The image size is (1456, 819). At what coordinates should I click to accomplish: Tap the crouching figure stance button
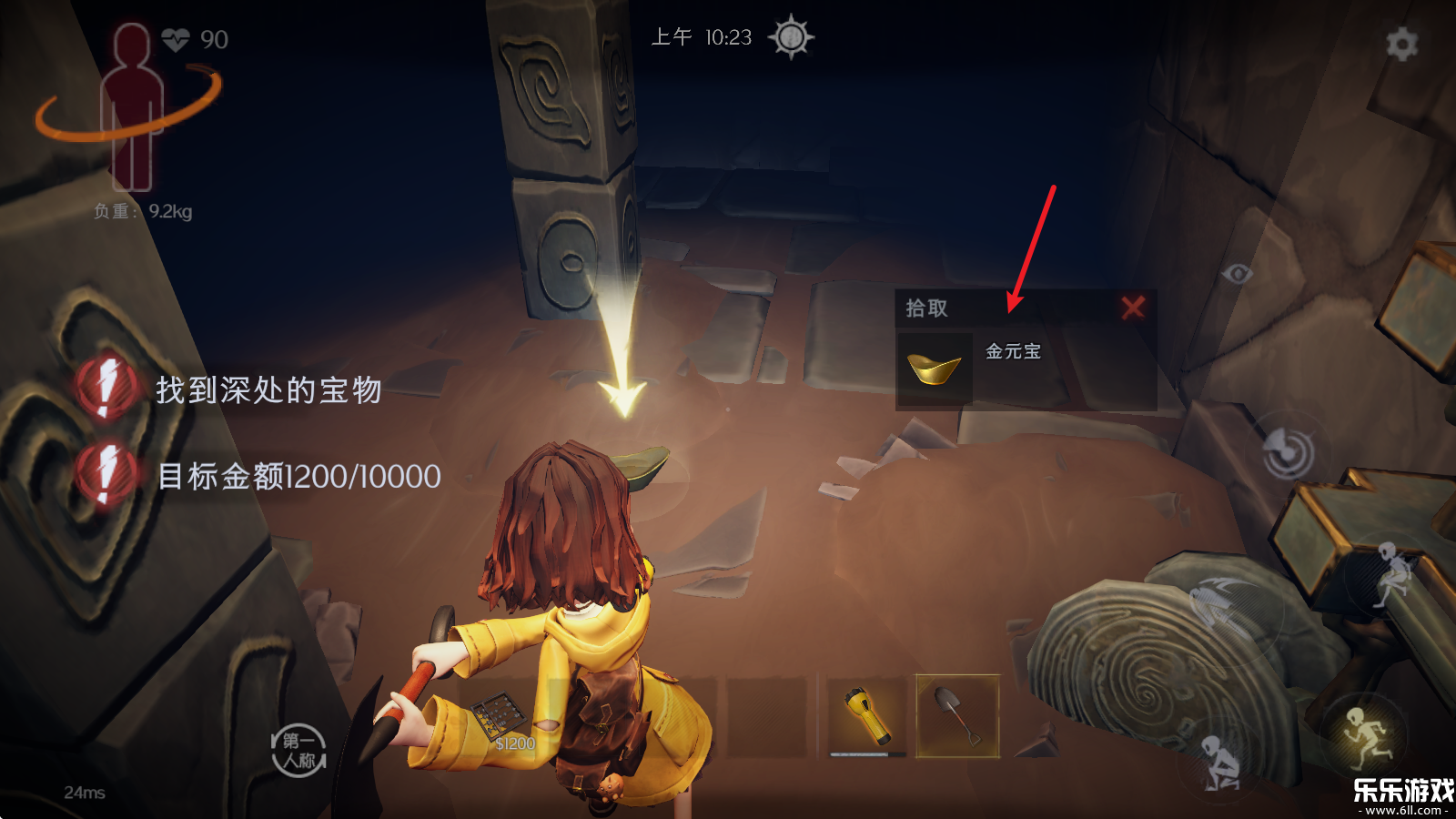[1219, 763]
